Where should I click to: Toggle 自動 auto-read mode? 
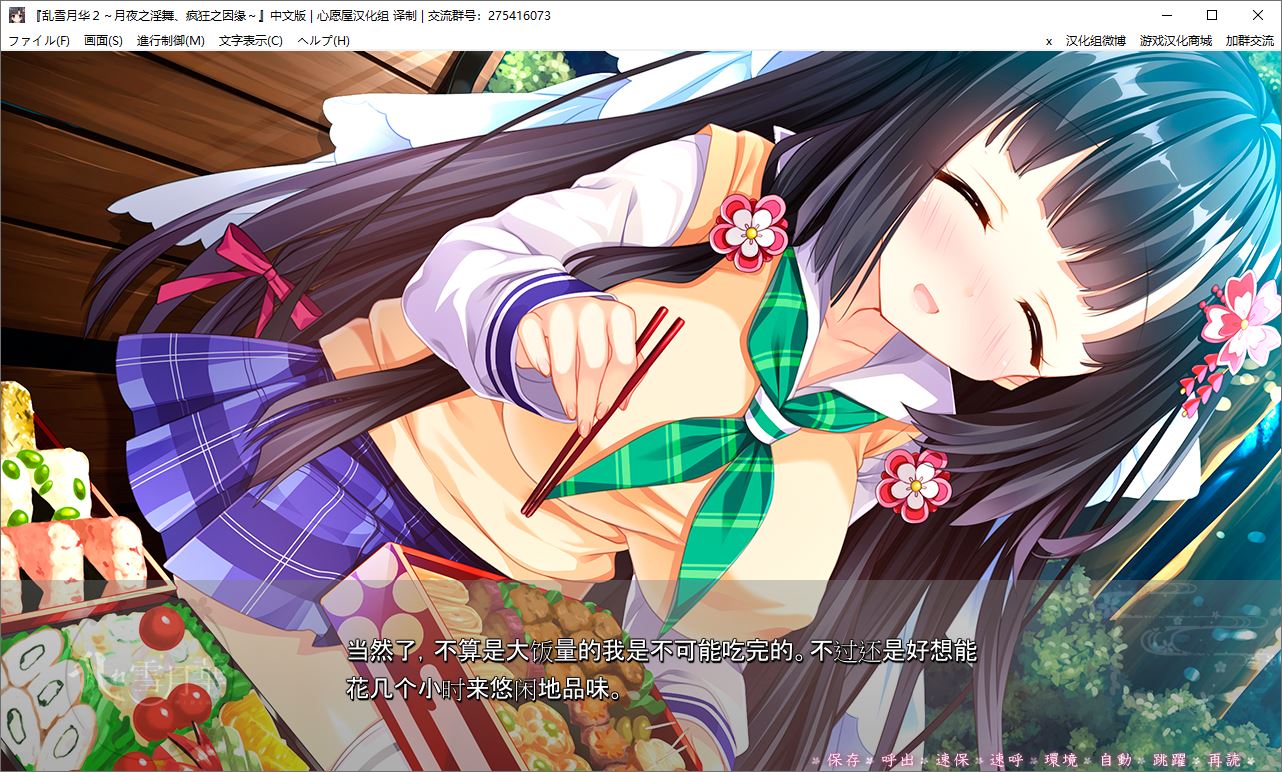[1114, 760]
